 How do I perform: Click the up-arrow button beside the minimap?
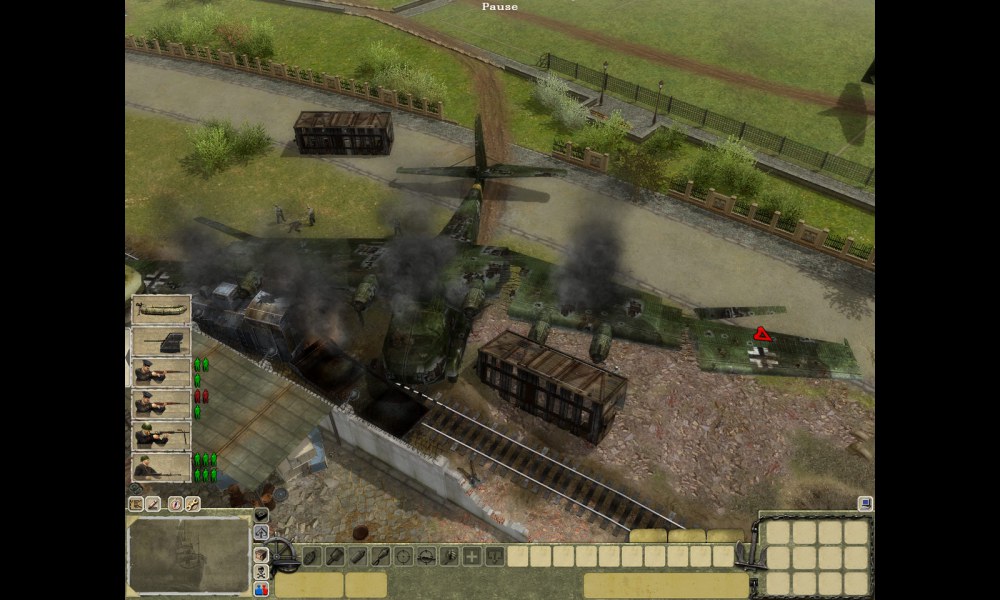click(262, 533)
